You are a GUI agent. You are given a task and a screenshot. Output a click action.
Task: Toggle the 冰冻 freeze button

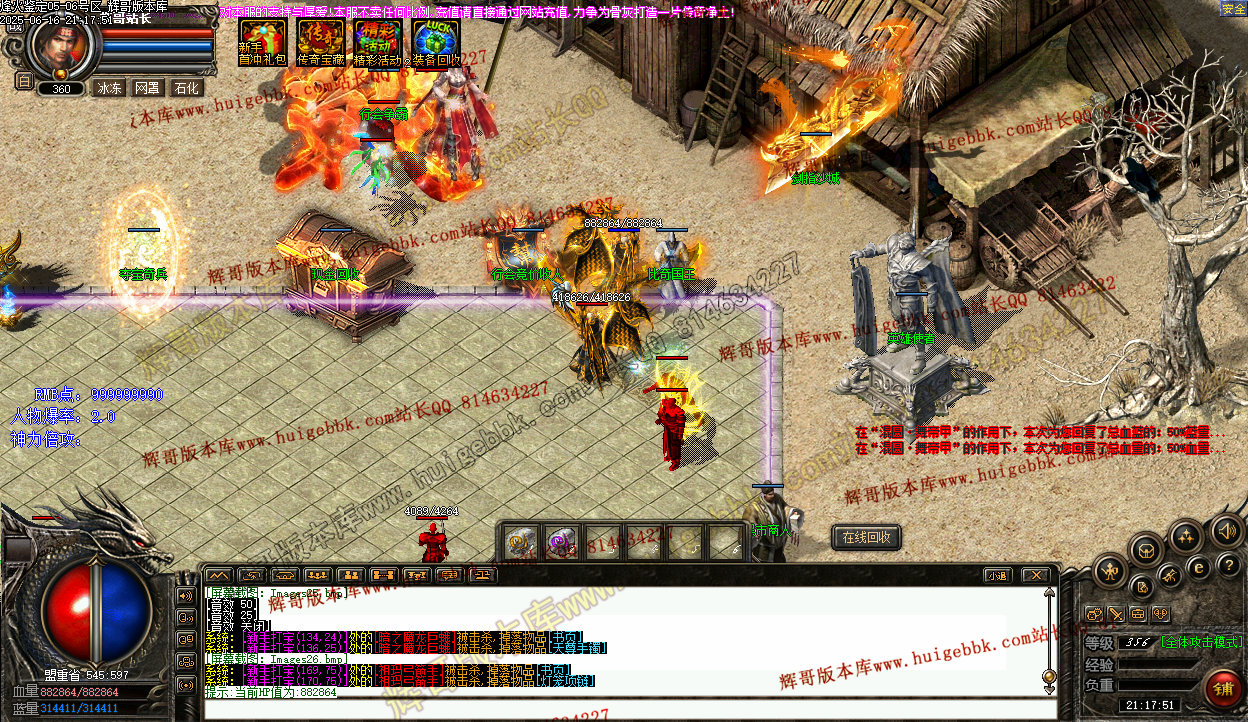coord(109,88)
